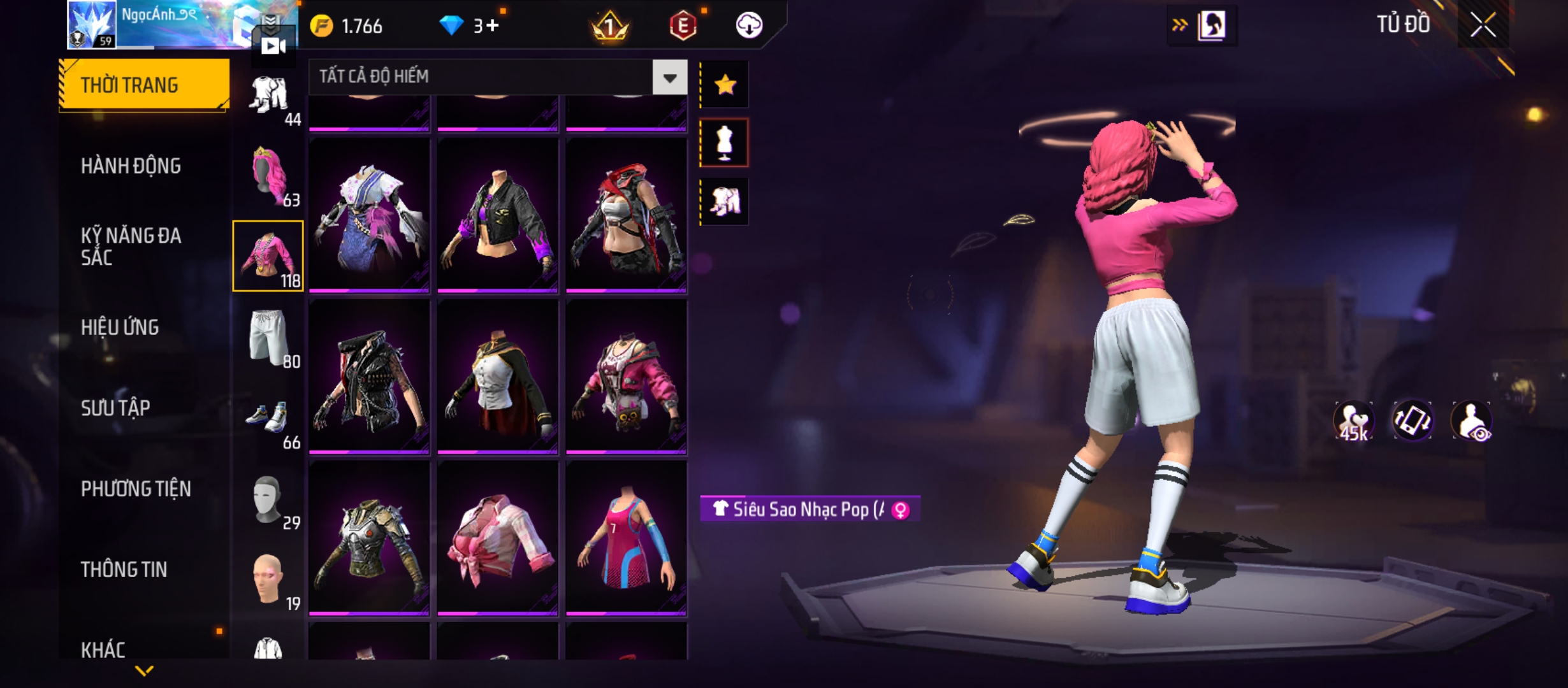The height and width of the screenshot is (688, 1568).
Task: Open the gray face mask category
Action: 268,499
